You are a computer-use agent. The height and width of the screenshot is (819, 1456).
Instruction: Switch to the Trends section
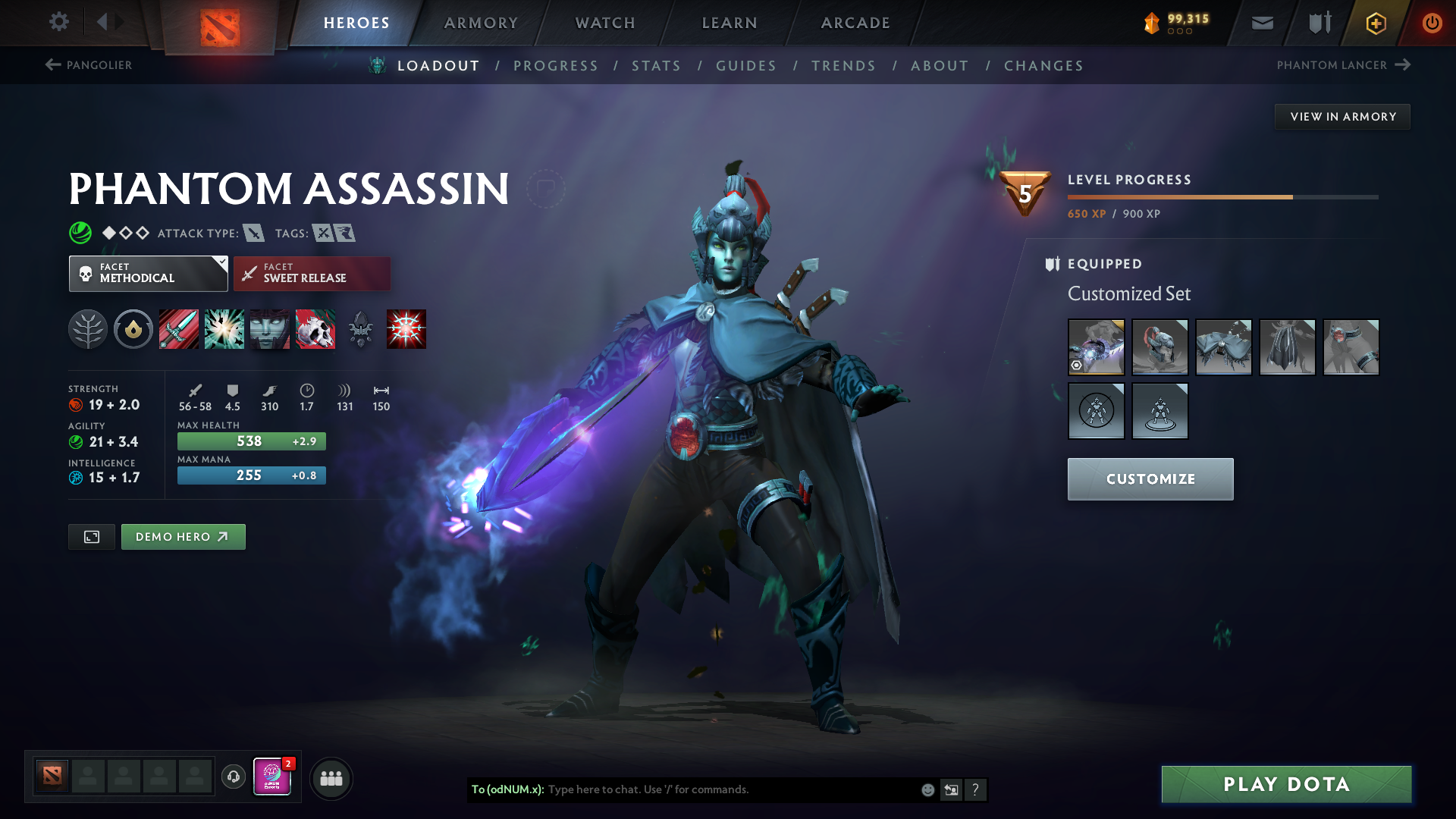tap(843, 66)
